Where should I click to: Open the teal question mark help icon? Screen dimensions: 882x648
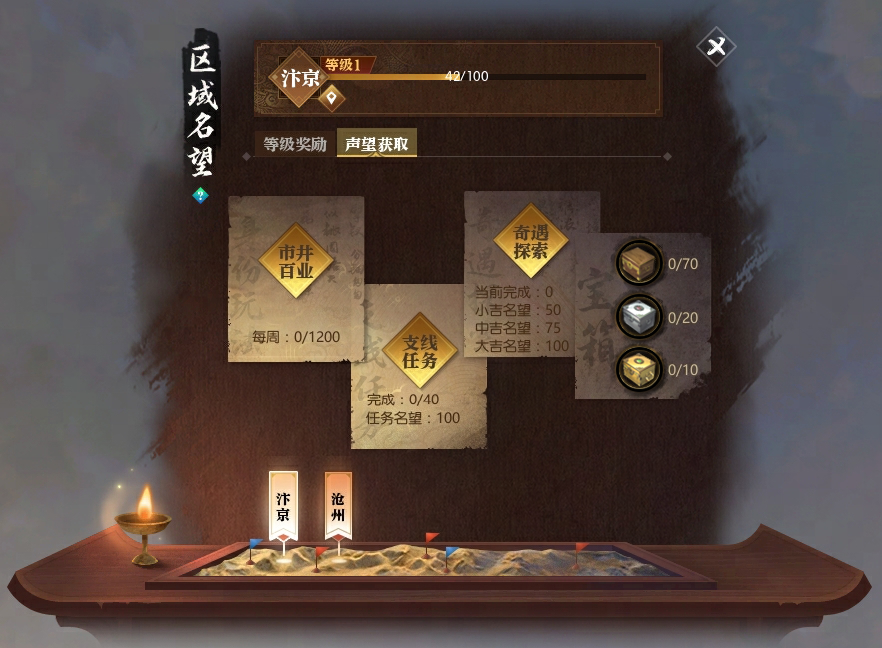(199, 196)
